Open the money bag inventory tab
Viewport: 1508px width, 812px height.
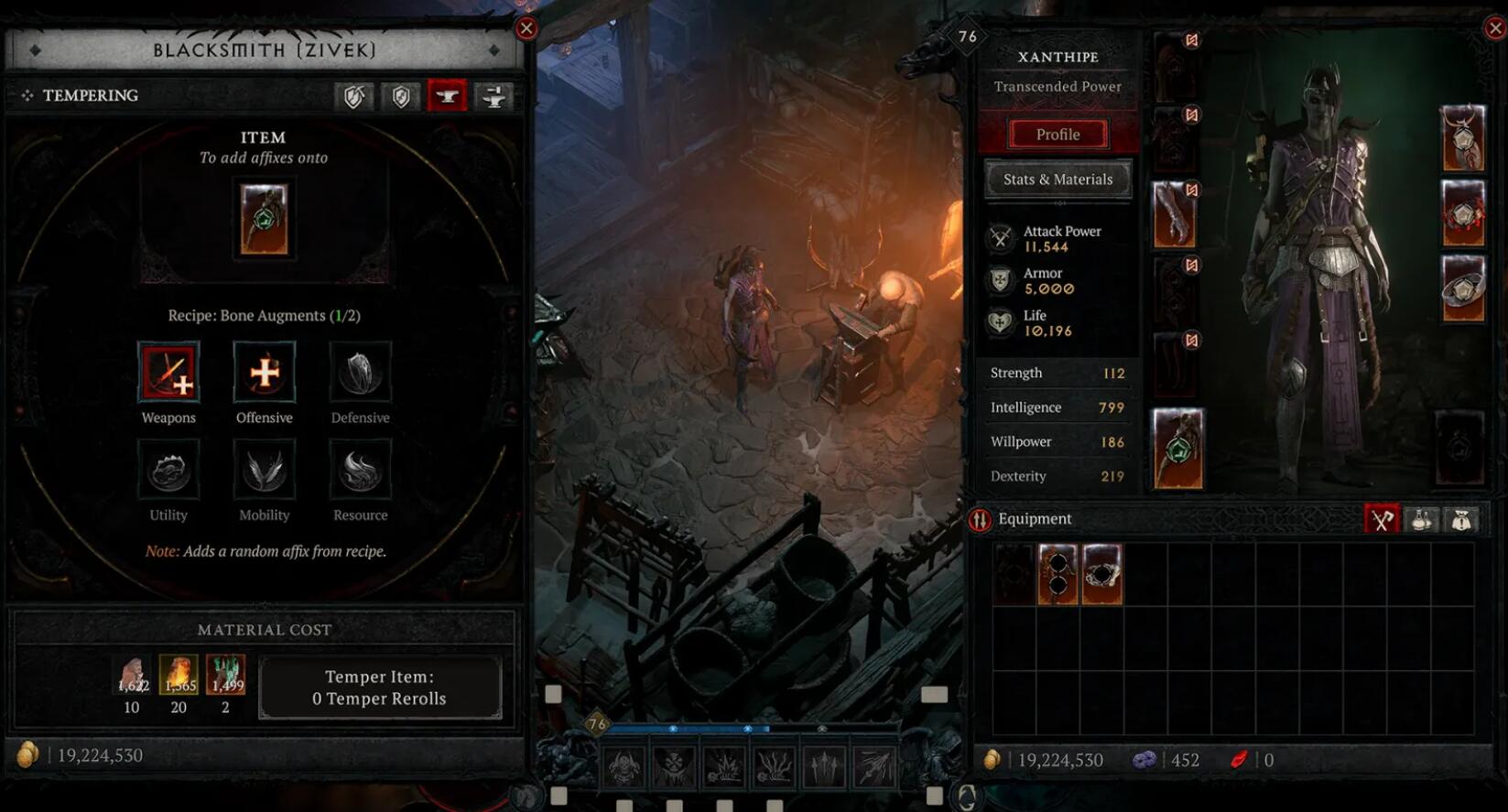(1461, 520)
